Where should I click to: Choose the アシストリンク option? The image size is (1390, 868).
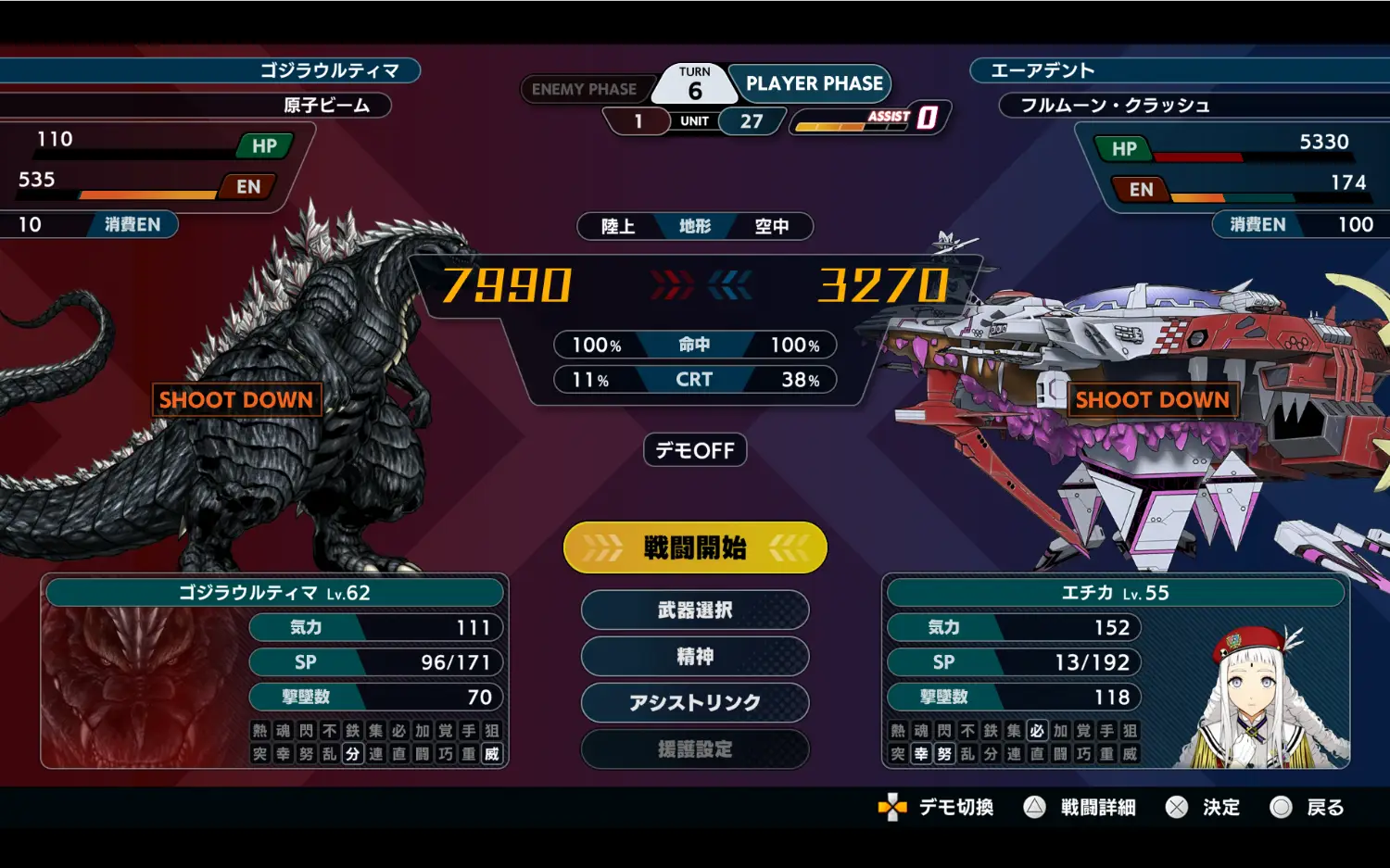(x=695, y=703)
